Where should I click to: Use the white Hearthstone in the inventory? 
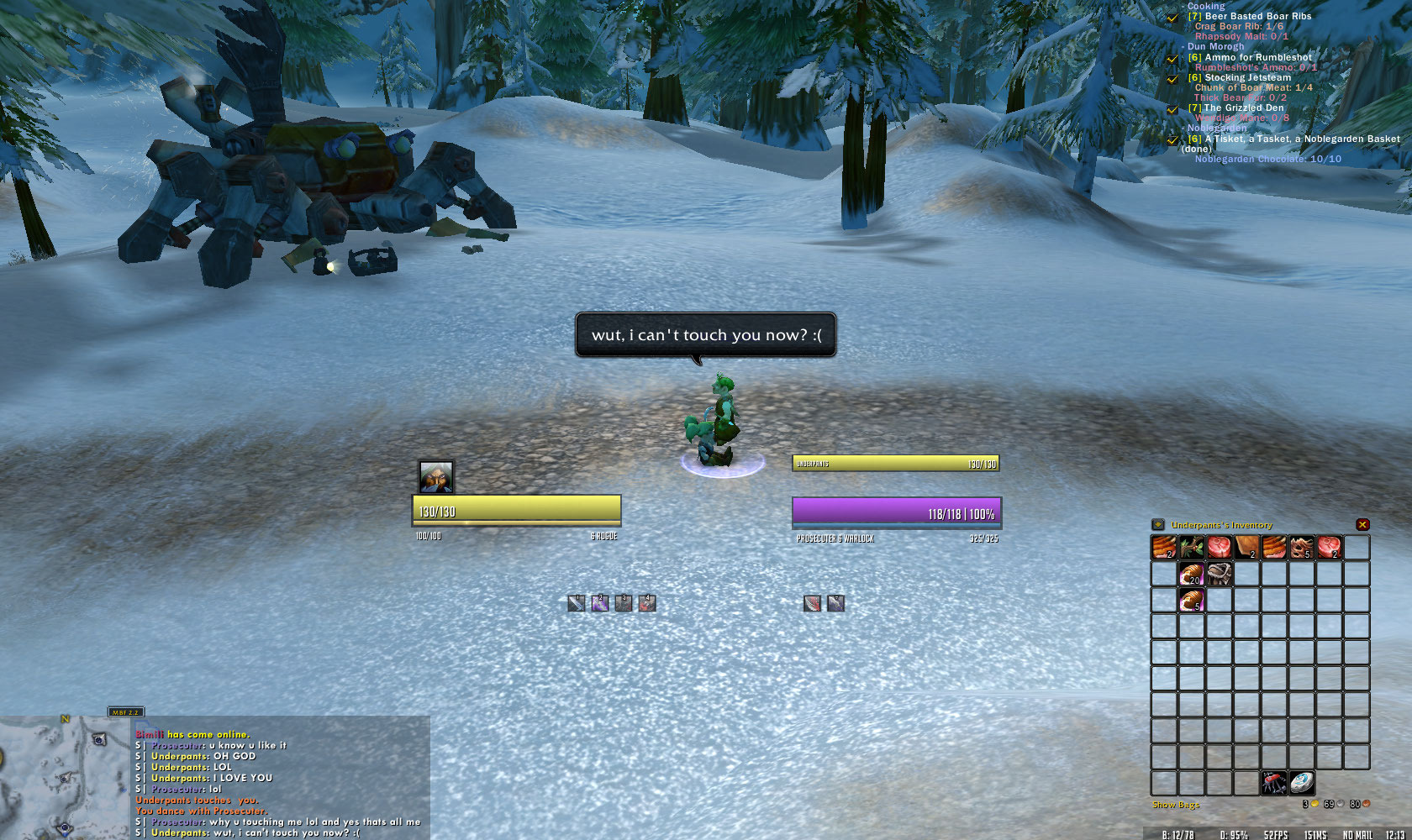pyautogui.click(x=1302, y=783)
